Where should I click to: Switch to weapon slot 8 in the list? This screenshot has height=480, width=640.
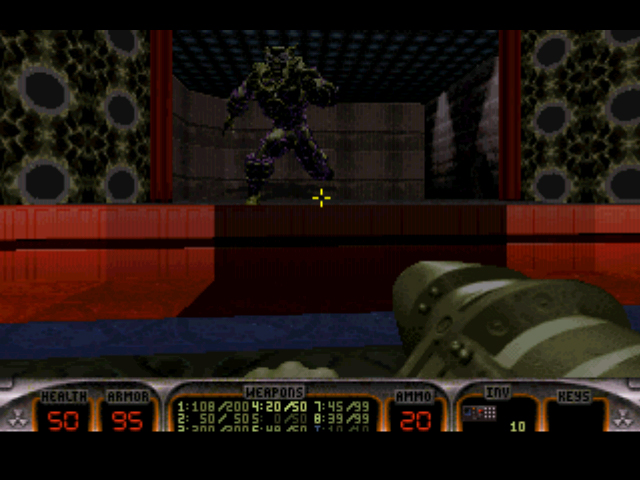point(339,418)
